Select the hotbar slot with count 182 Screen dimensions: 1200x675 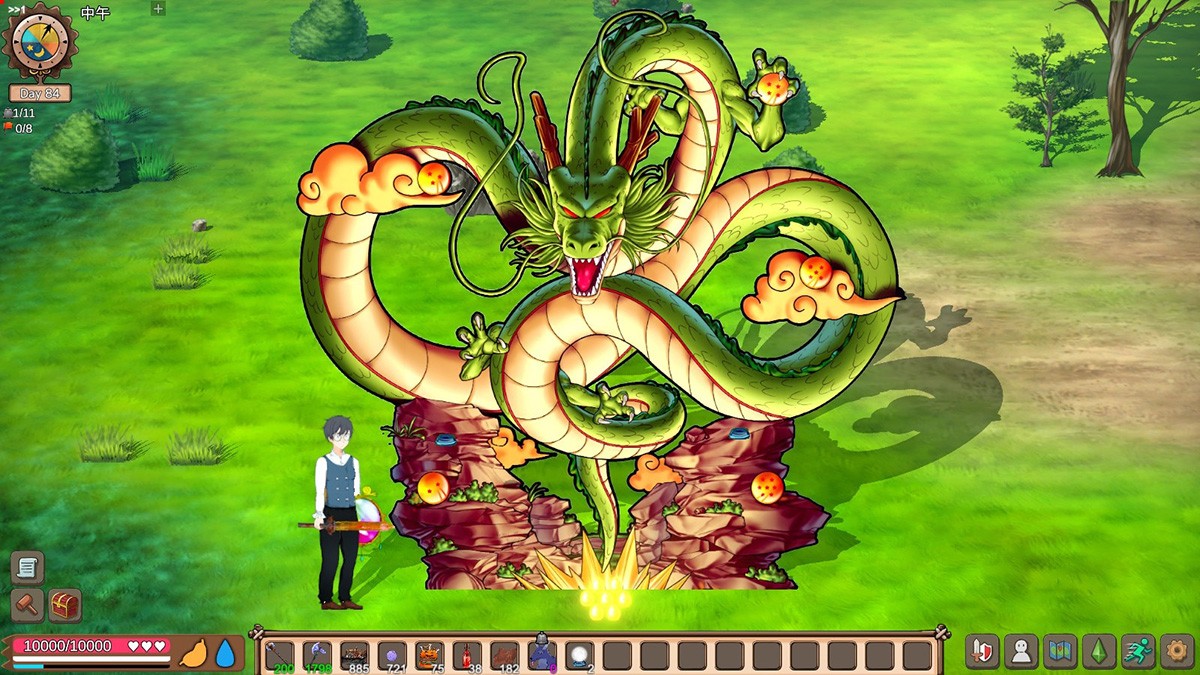click(x=505, y=655)
